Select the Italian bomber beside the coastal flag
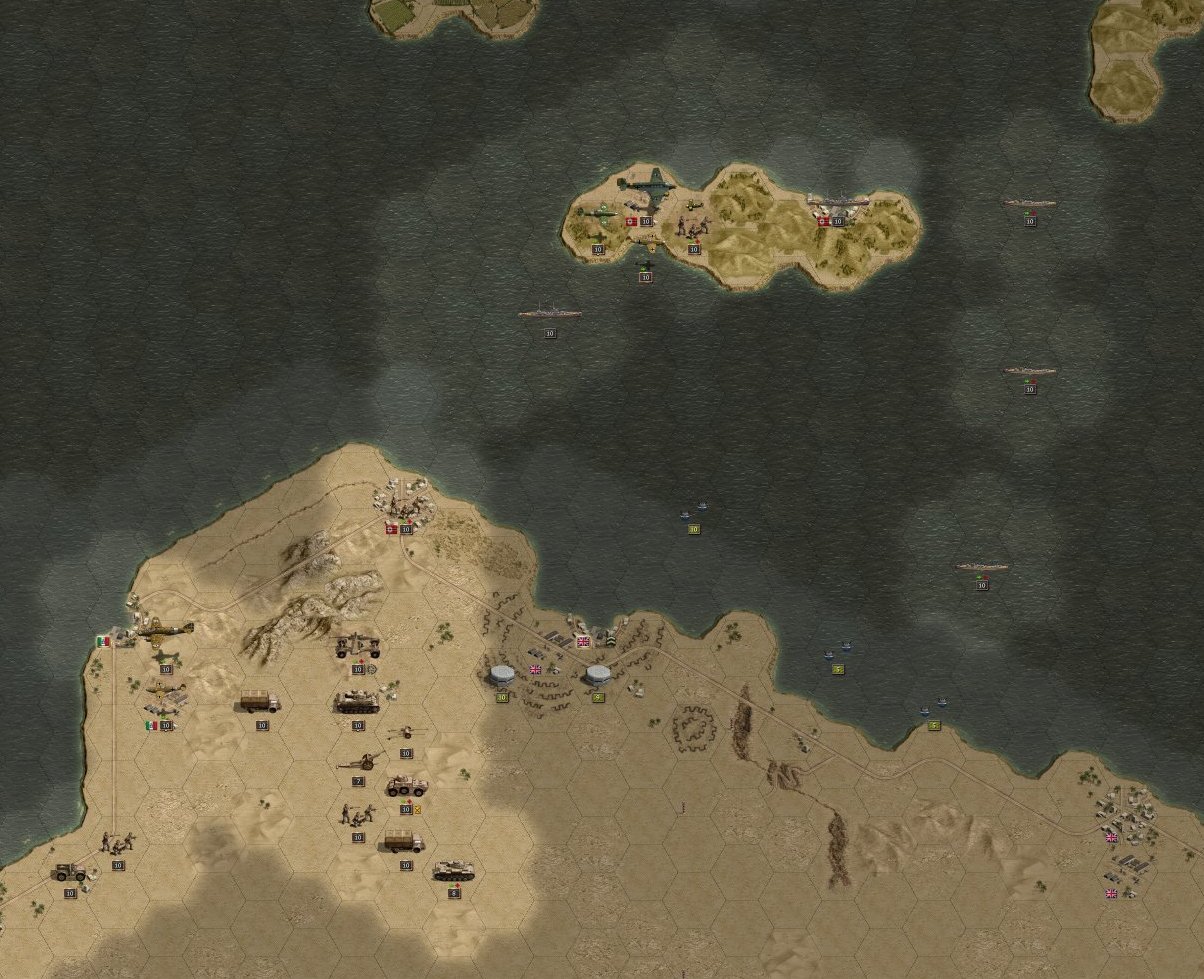This screenshot has width=1204, height=979. pos(165,632)
